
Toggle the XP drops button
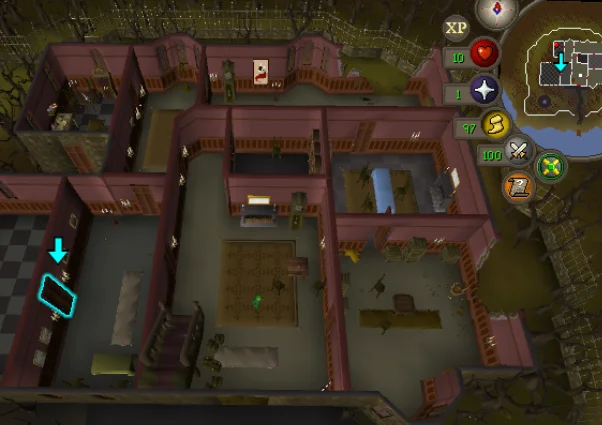tap(457, 27)
